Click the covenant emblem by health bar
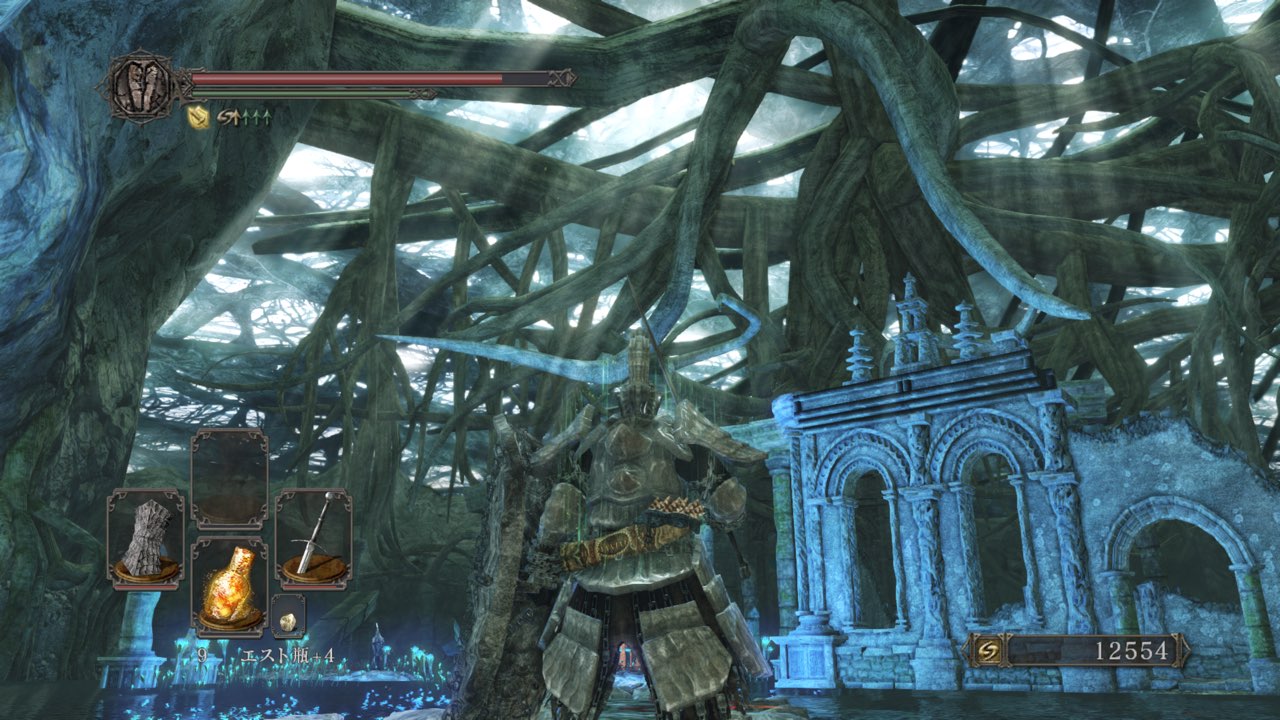Screen dimensions: 1280x720 [x=139, y=86]
